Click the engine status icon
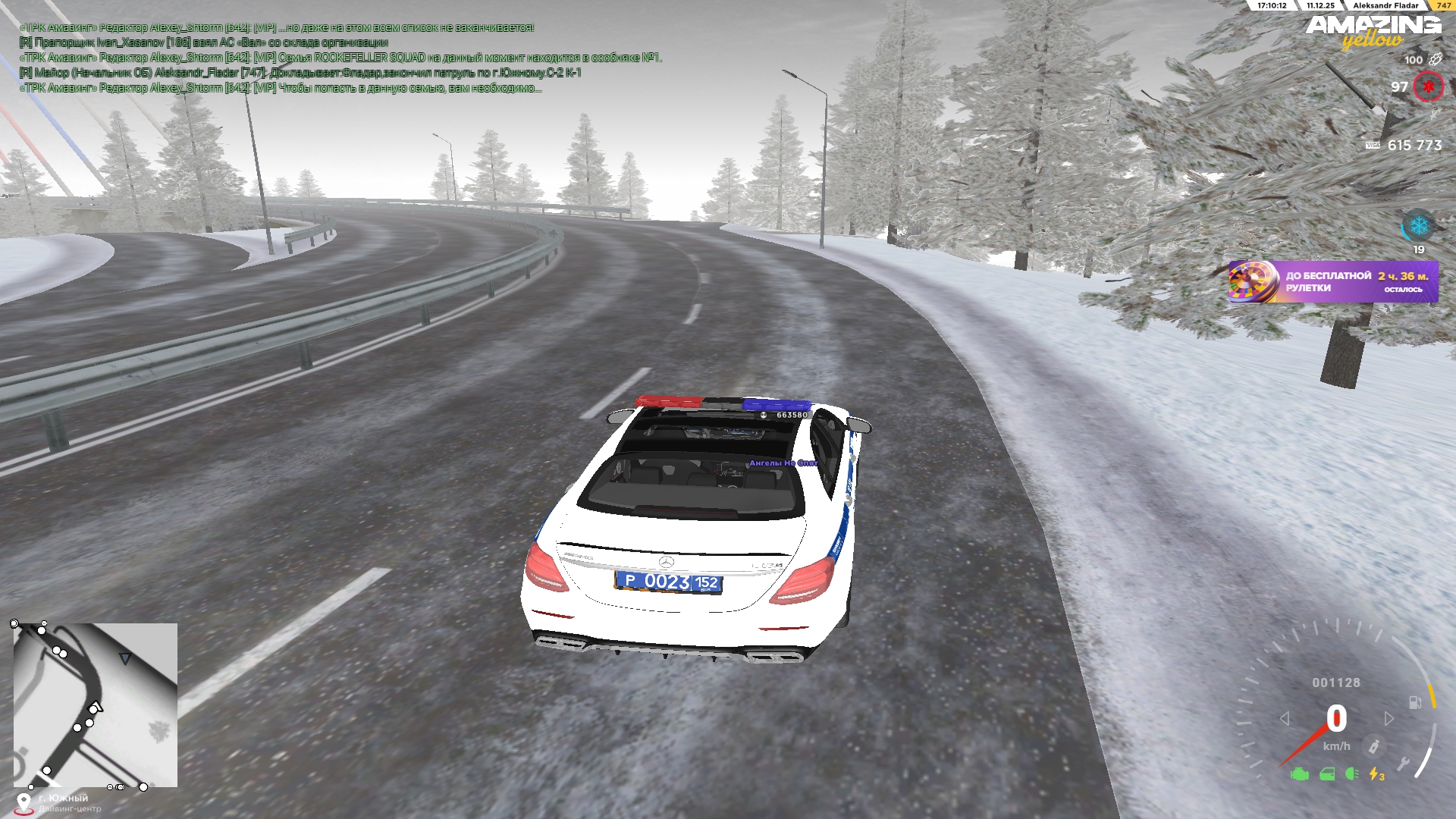The height and width of the screenshot is (819, 1456). point(1300,774)
